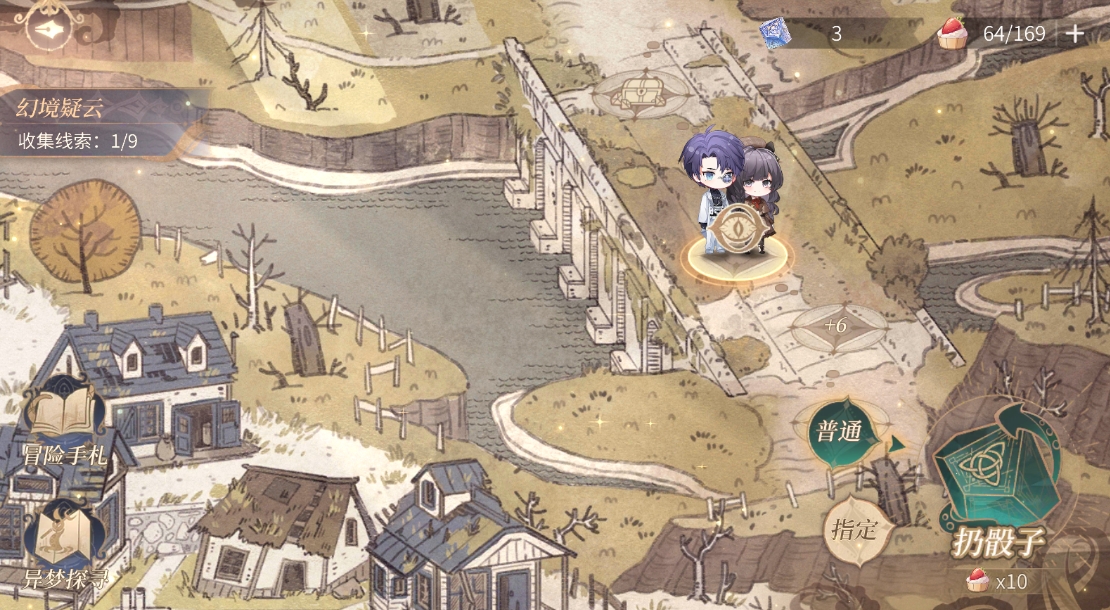Screen dimensions: 1110x610
Task: Choose the 指定 designated dice mode
Action: click(854, 529)
